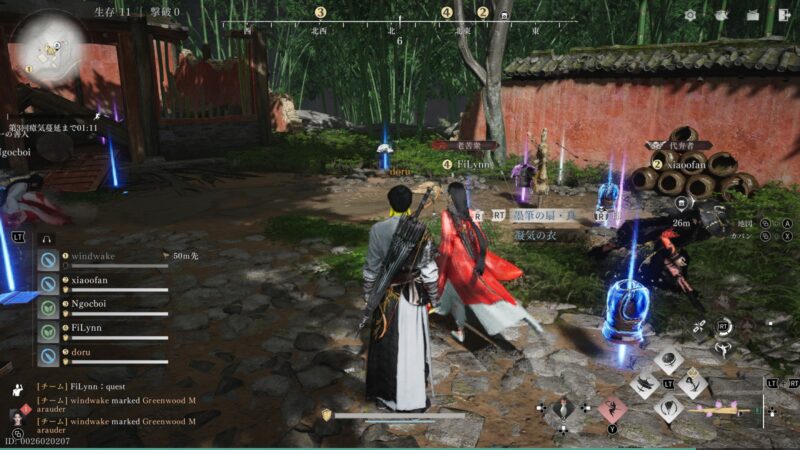Open settings via the gear icon
Screen dimensions: 800x450
[690, 15]
